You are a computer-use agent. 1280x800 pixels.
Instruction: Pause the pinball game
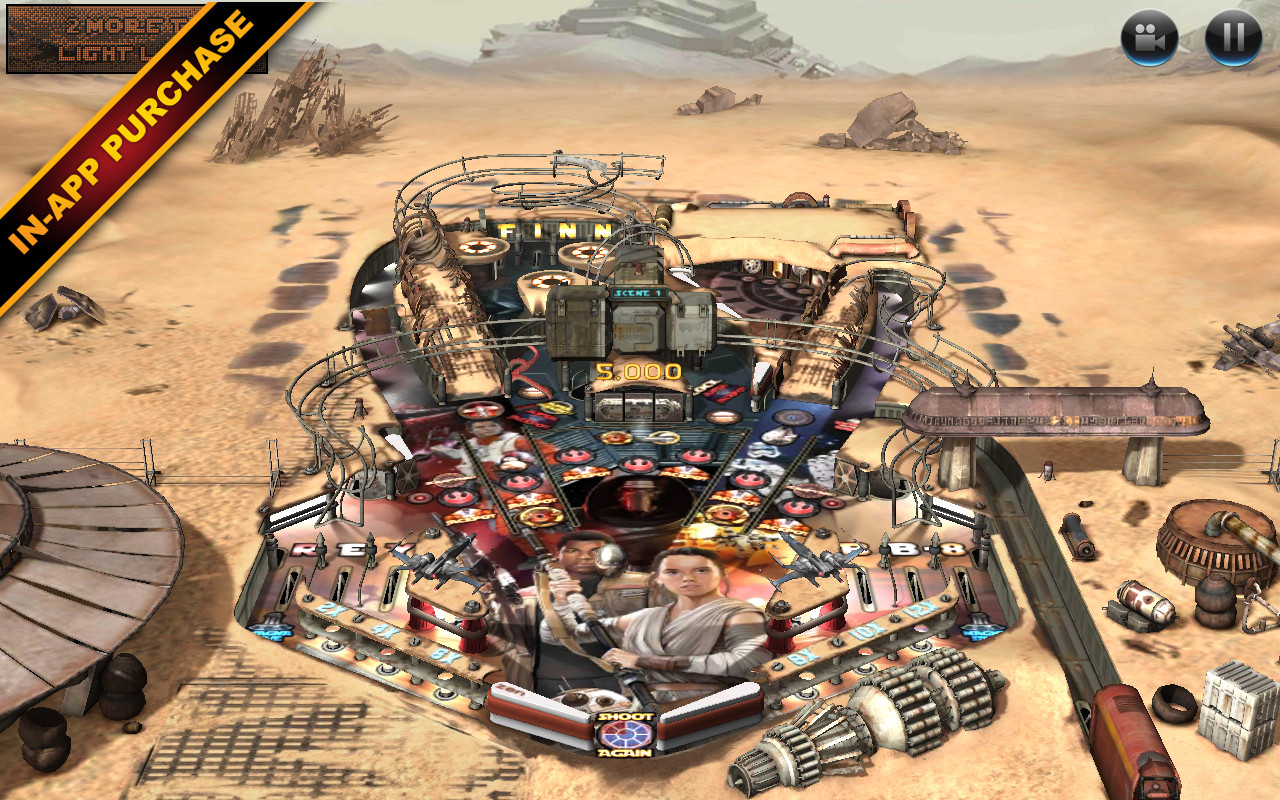point(1233,38)
